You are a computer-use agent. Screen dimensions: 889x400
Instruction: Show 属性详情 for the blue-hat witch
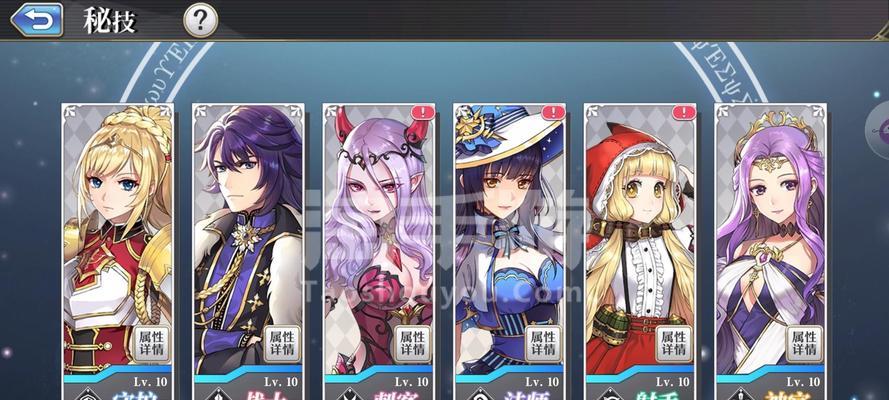coord(542,343)
